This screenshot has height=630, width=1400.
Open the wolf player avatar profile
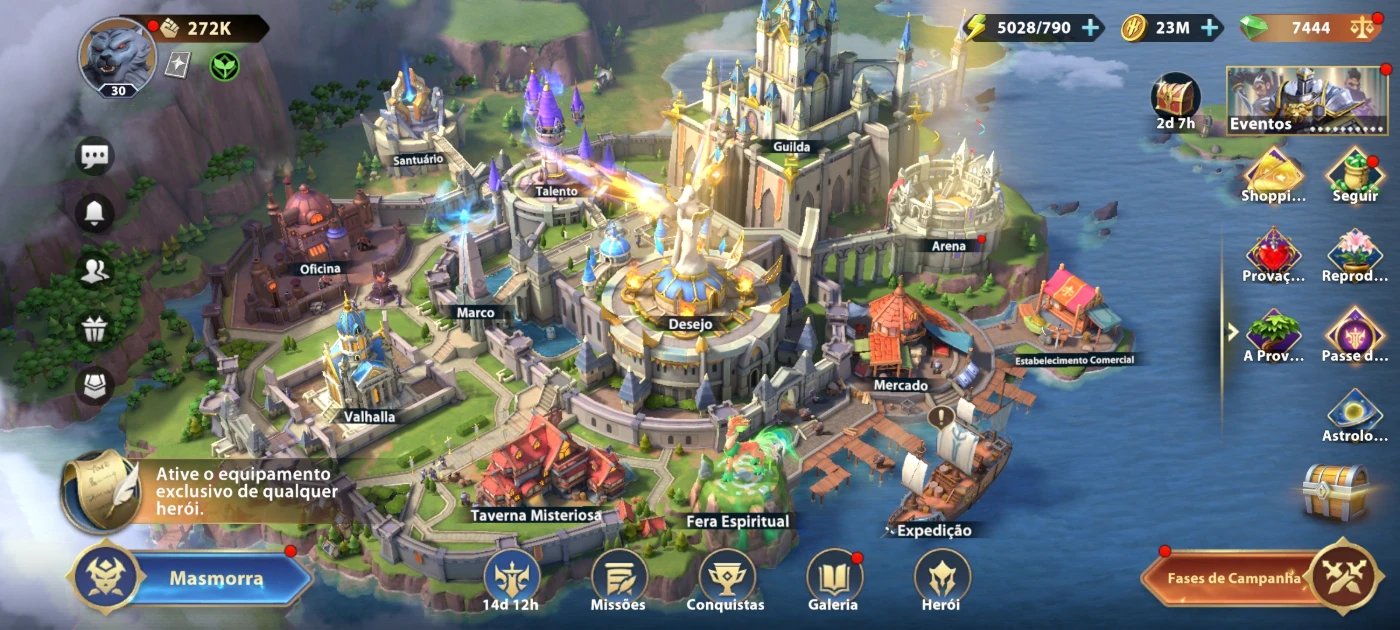coord(116,54)
